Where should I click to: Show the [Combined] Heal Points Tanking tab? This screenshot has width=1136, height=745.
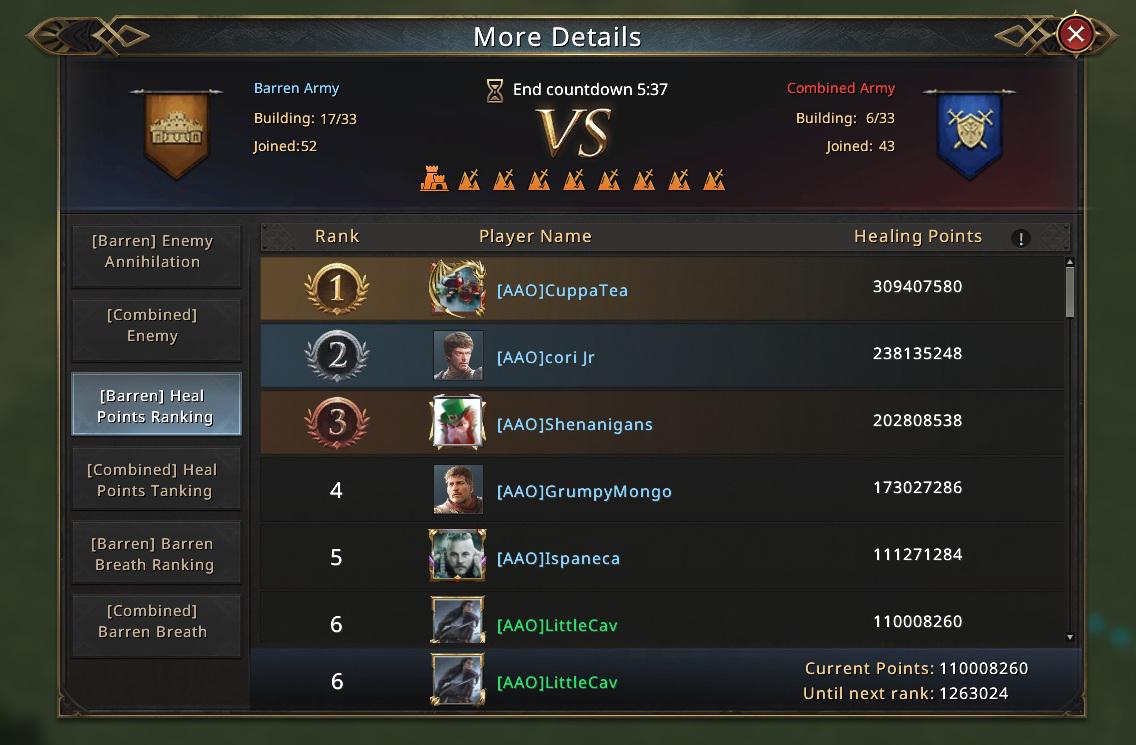154,480
